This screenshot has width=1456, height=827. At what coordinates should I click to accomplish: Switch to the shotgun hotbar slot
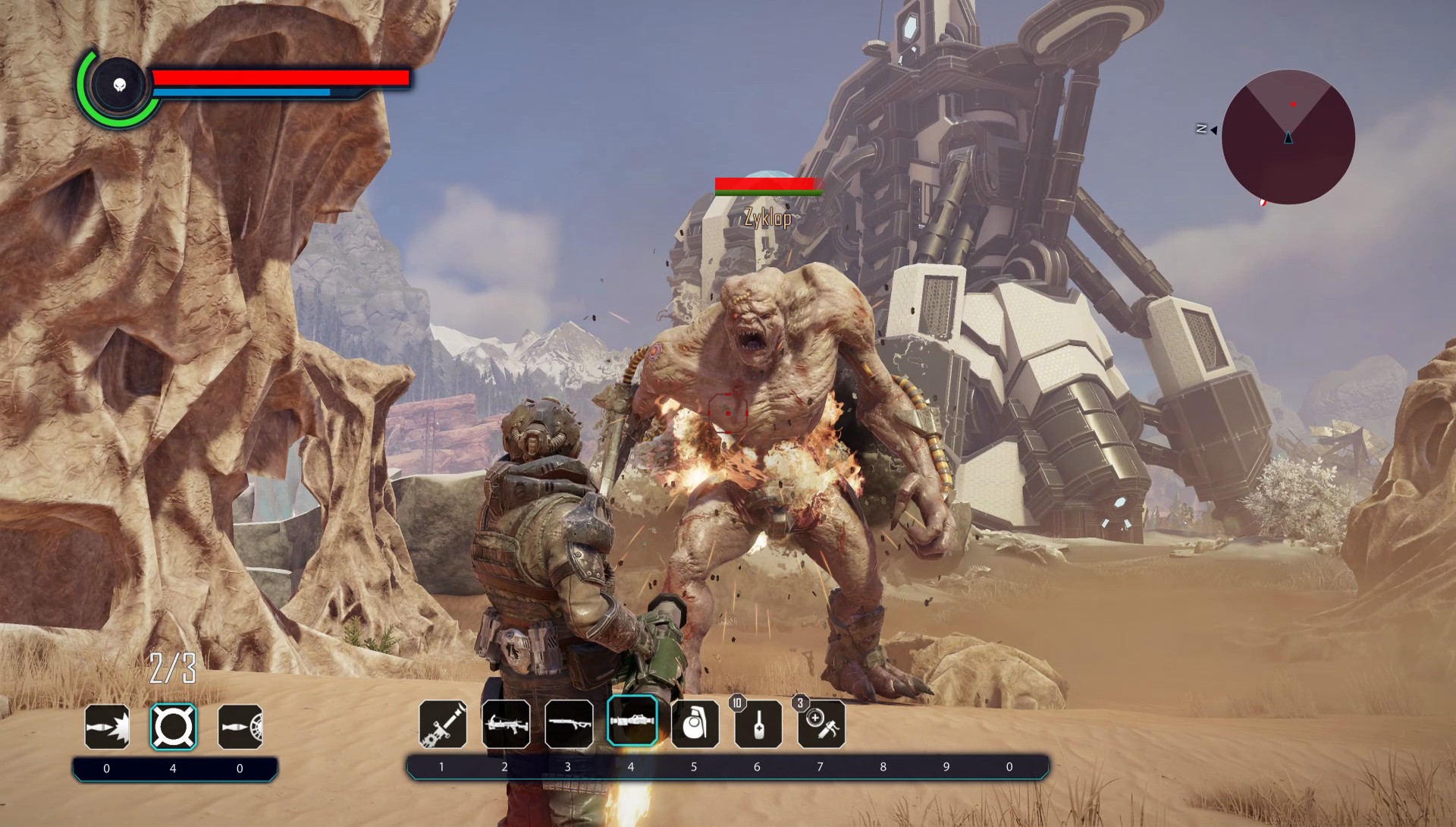coord(569,724)
